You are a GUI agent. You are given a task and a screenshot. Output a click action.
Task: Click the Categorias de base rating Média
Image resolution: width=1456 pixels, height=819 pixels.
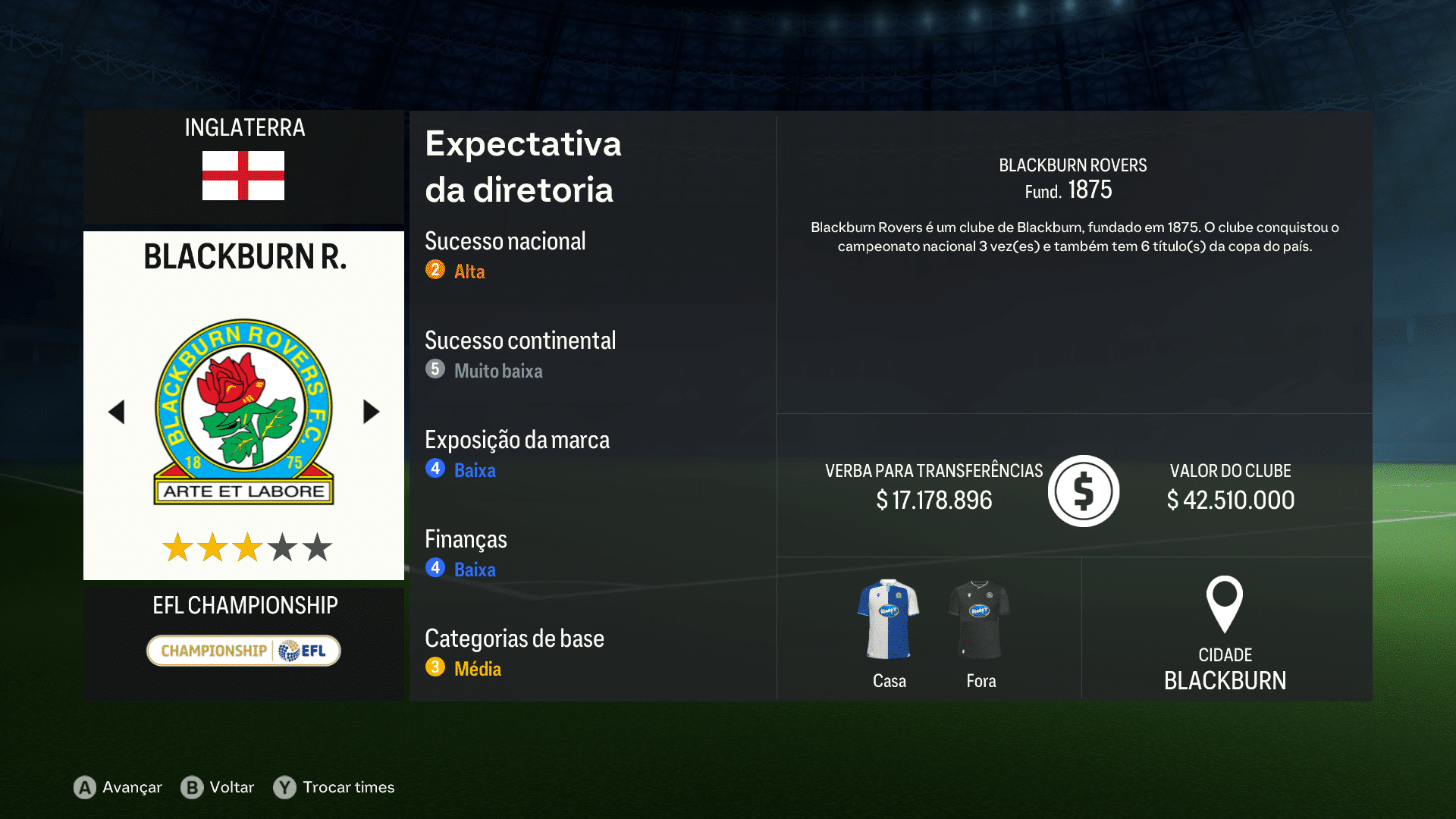[478, 668]
